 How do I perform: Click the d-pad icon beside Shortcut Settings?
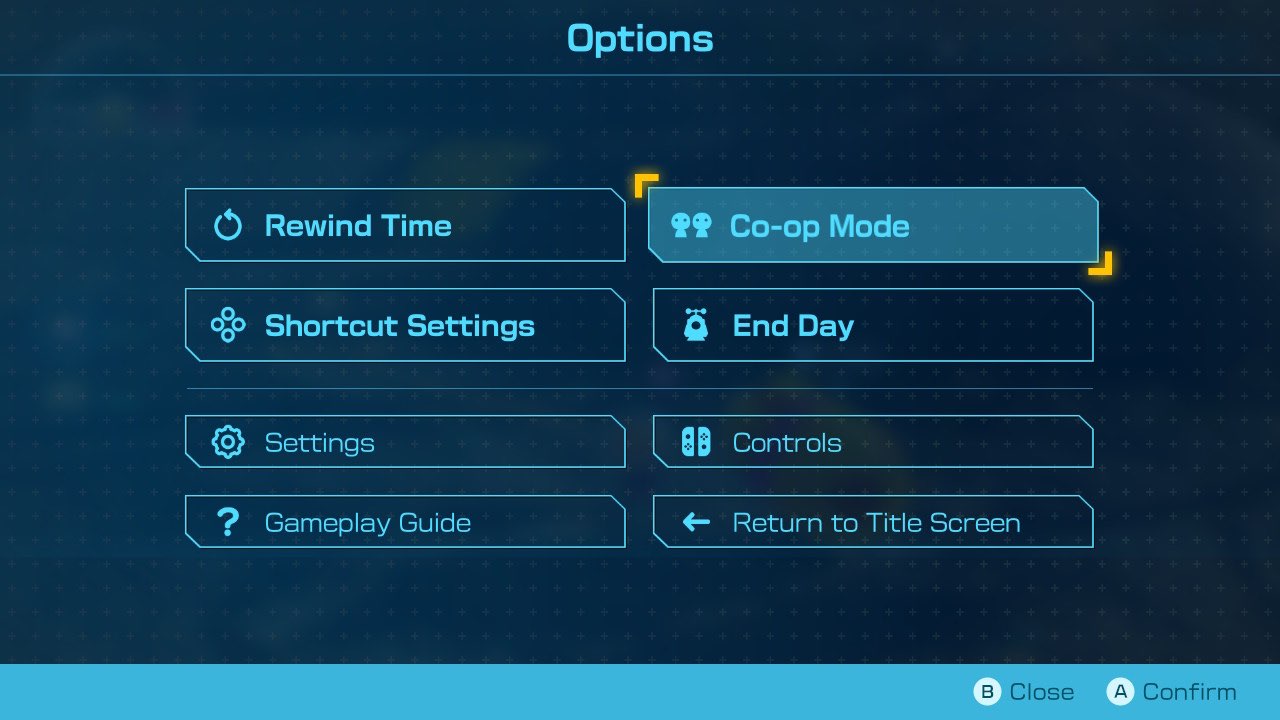pos(228,324)
